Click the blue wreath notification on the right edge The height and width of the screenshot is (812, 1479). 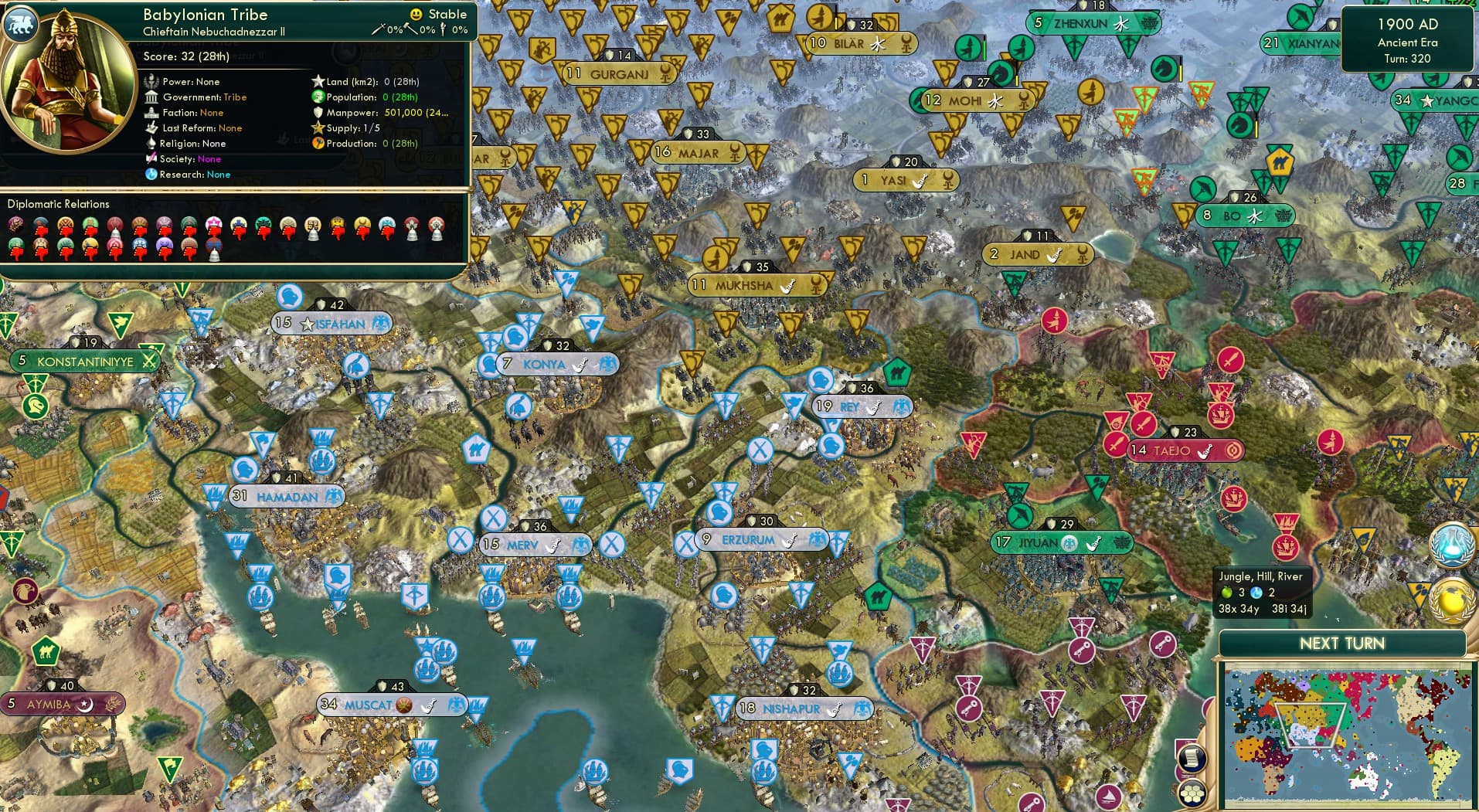[1452, 545]
